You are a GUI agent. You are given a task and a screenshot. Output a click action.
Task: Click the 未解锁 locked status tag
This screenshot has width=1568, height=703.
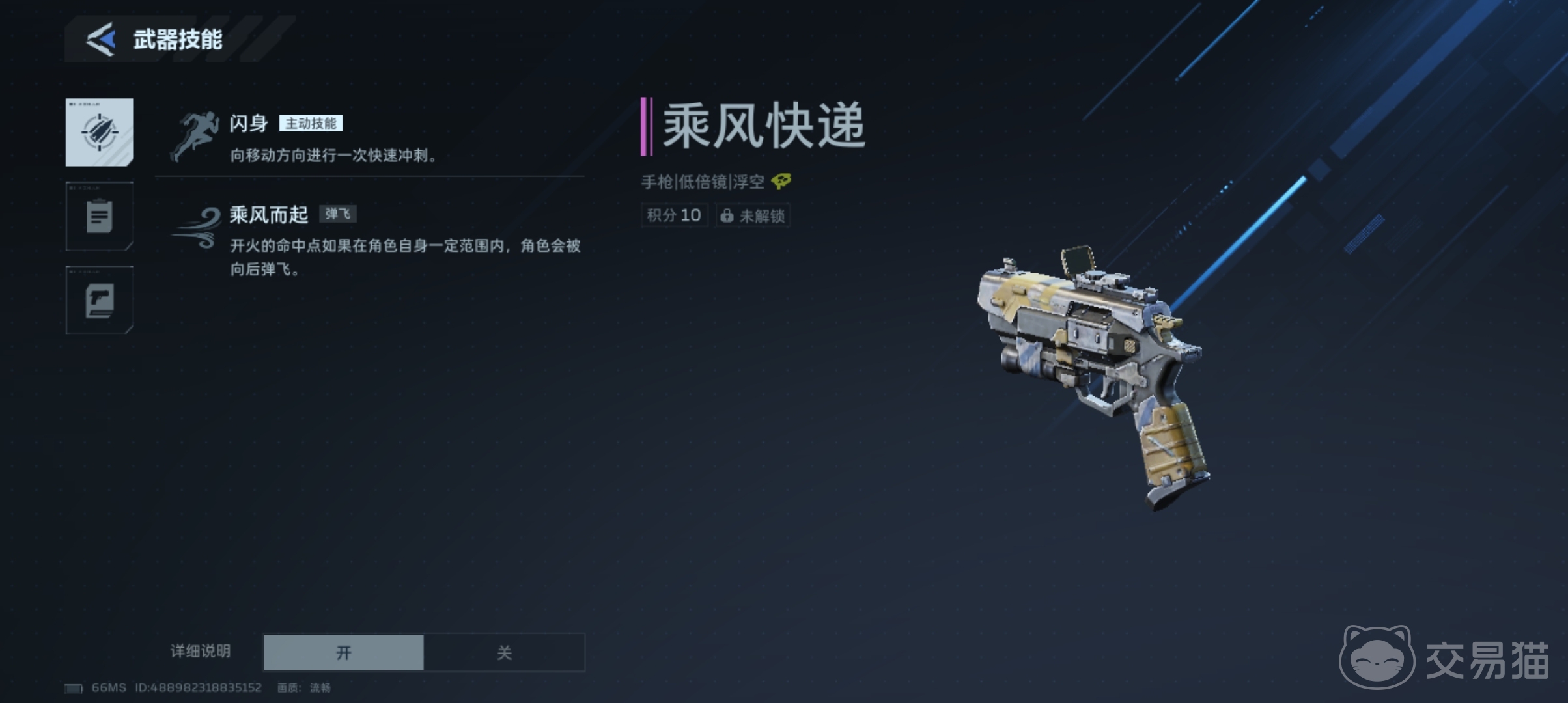coord(753,215)
